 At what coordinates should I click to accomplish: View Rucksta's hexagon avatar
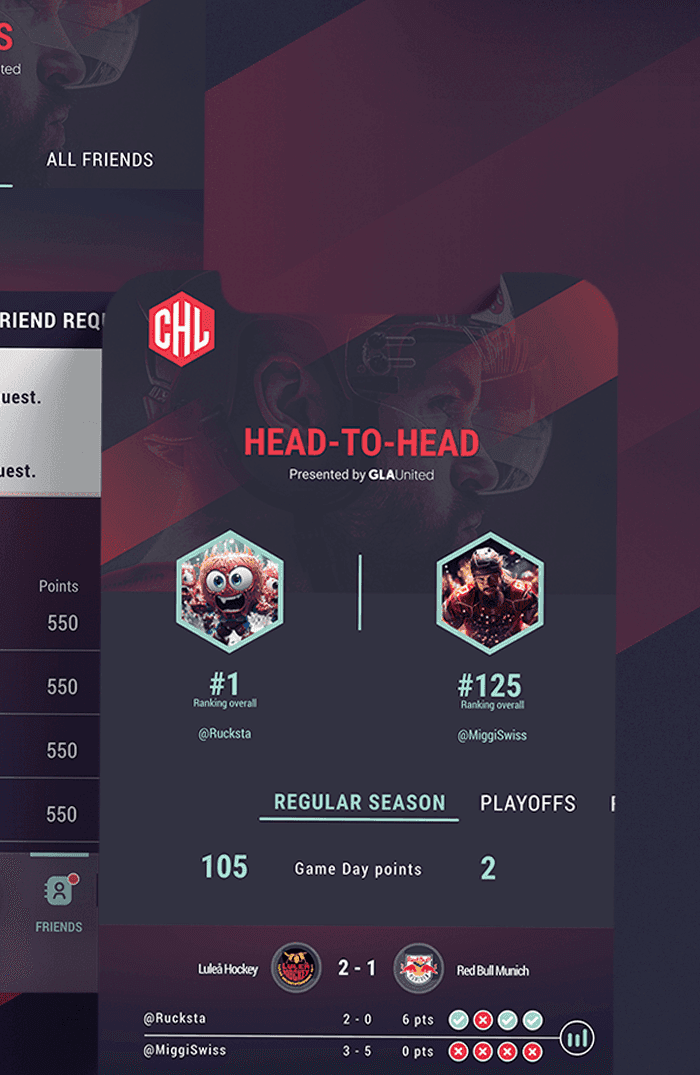(230, 591)
